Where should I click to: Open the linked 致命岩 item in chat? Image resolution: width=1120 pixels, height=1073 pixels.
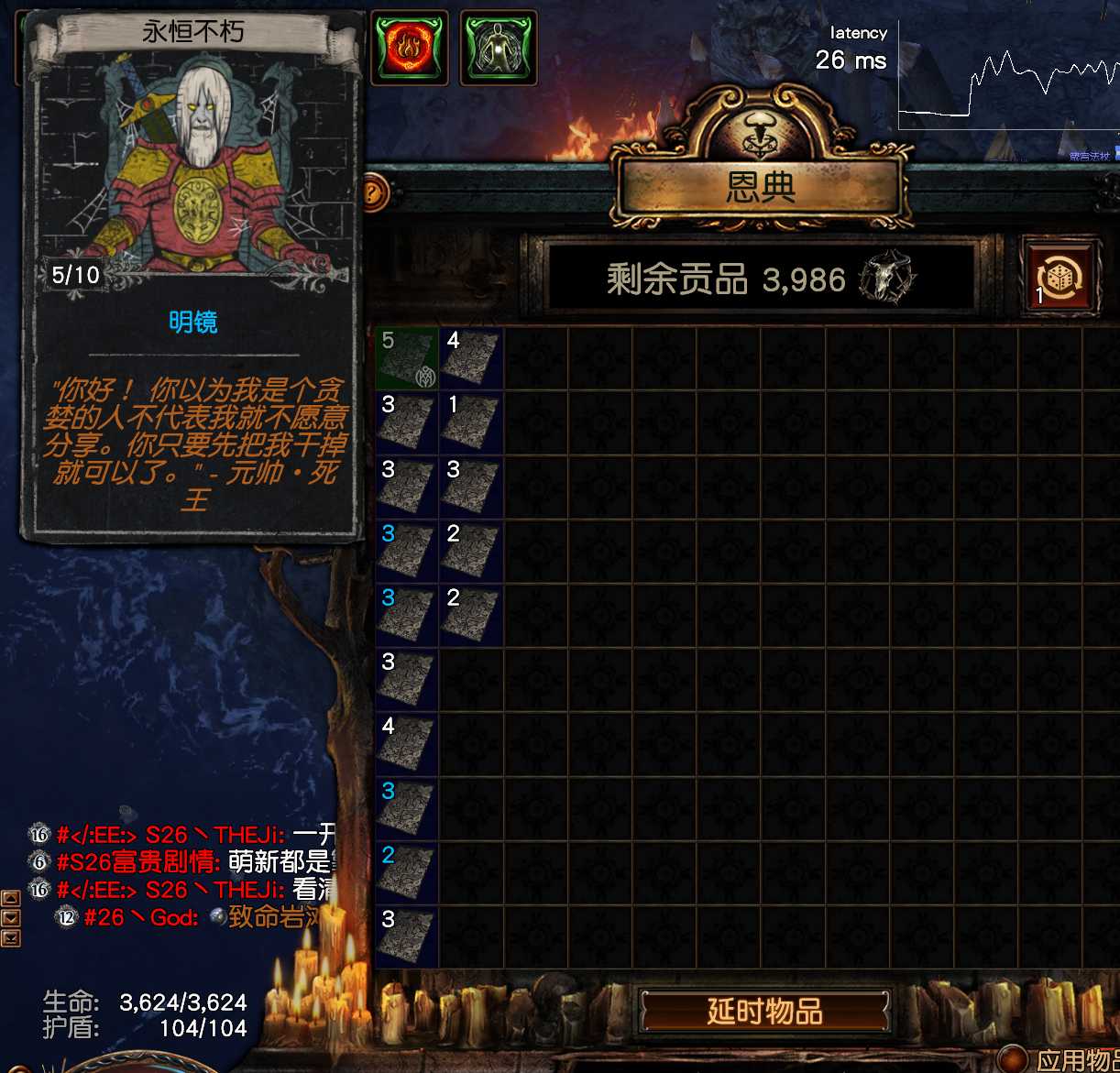pyautogui.click(x=270, y=917)
